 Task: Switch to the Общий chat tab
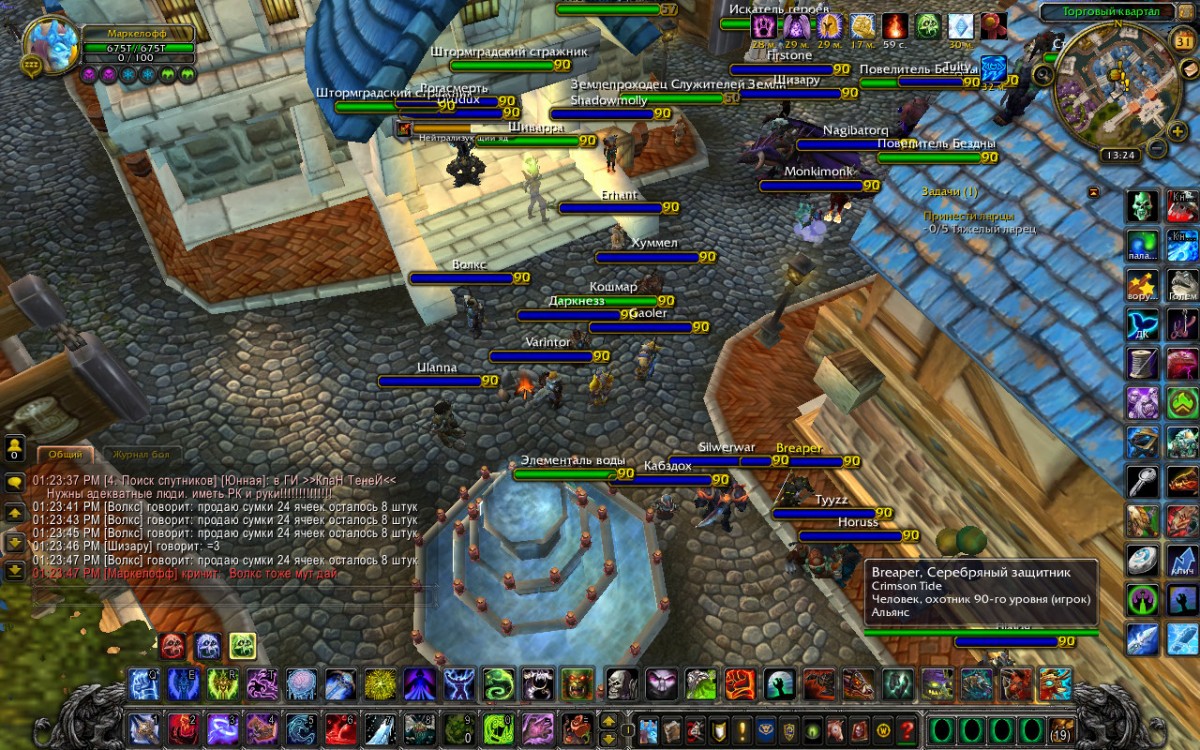(65, 454)
